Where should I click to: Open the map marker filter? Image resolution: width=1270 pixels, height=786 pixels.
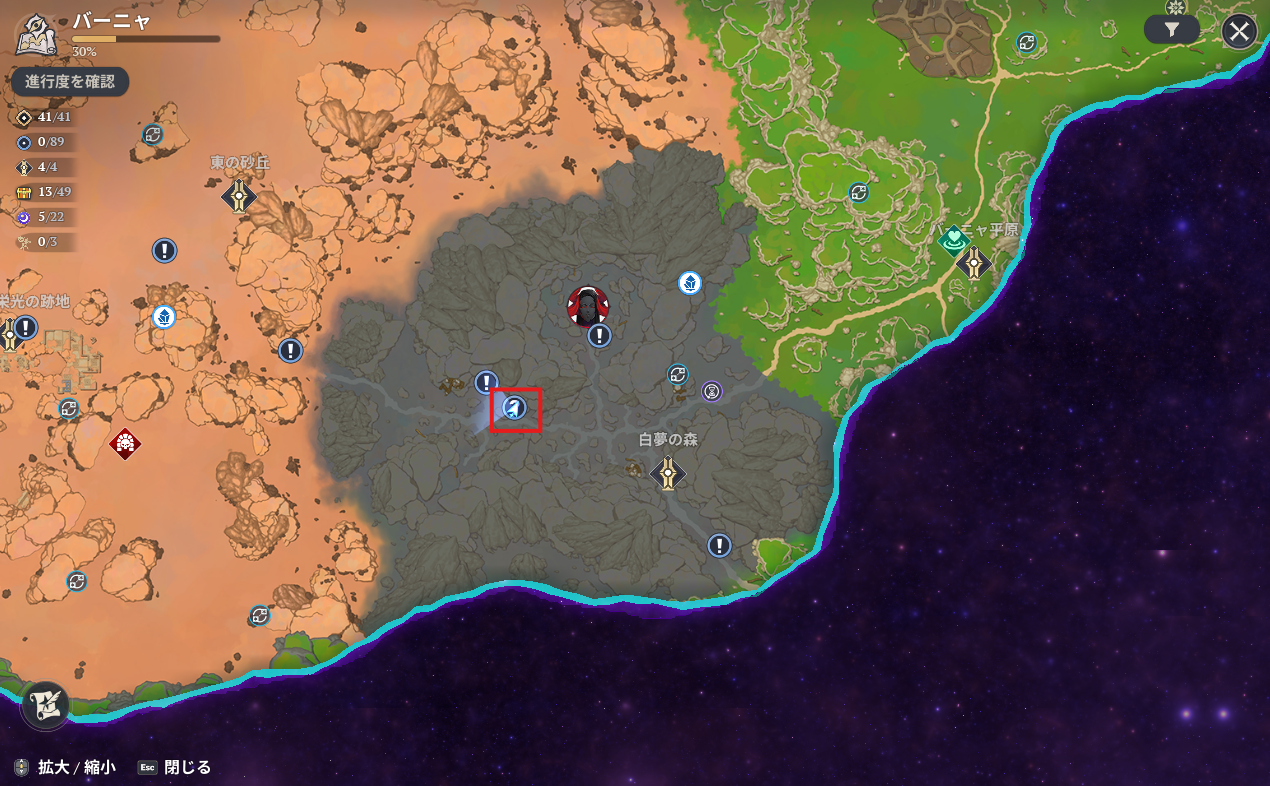1172,30
